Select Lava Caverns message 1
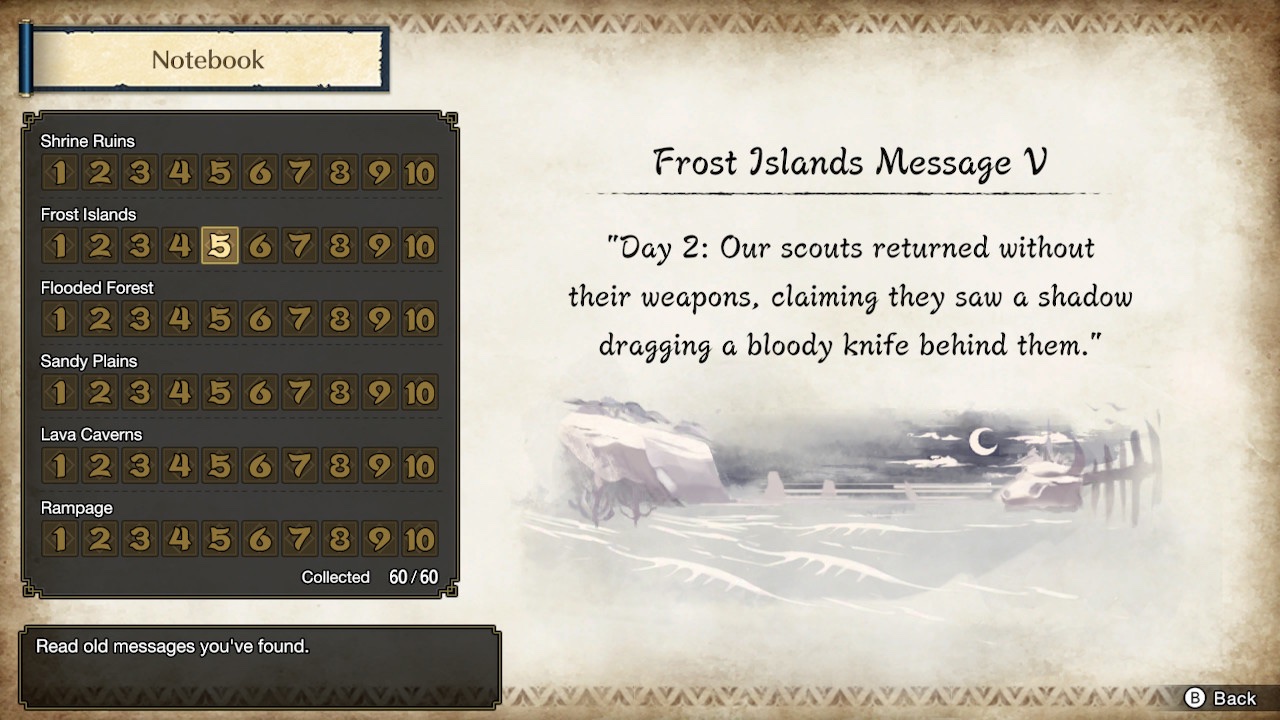 pyautogui.click(x=58, y=465)
